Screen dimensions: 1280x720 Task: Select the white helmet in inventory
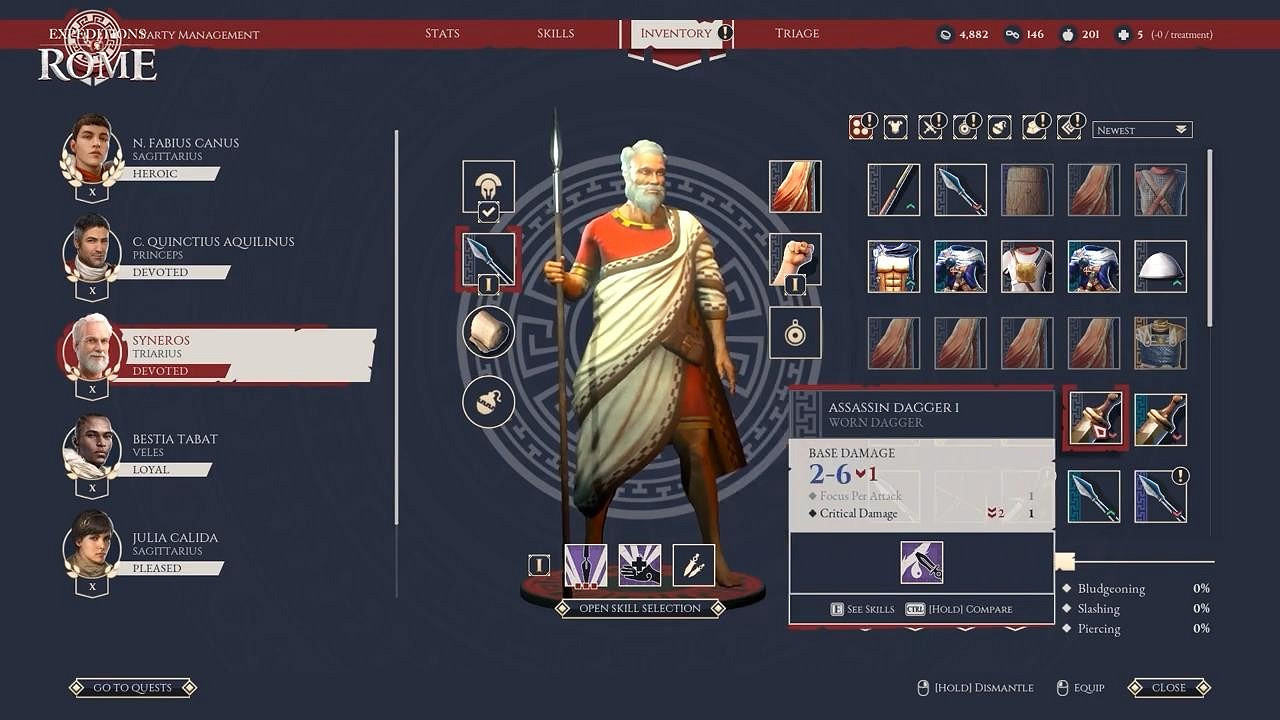(x=1160, y=266)
